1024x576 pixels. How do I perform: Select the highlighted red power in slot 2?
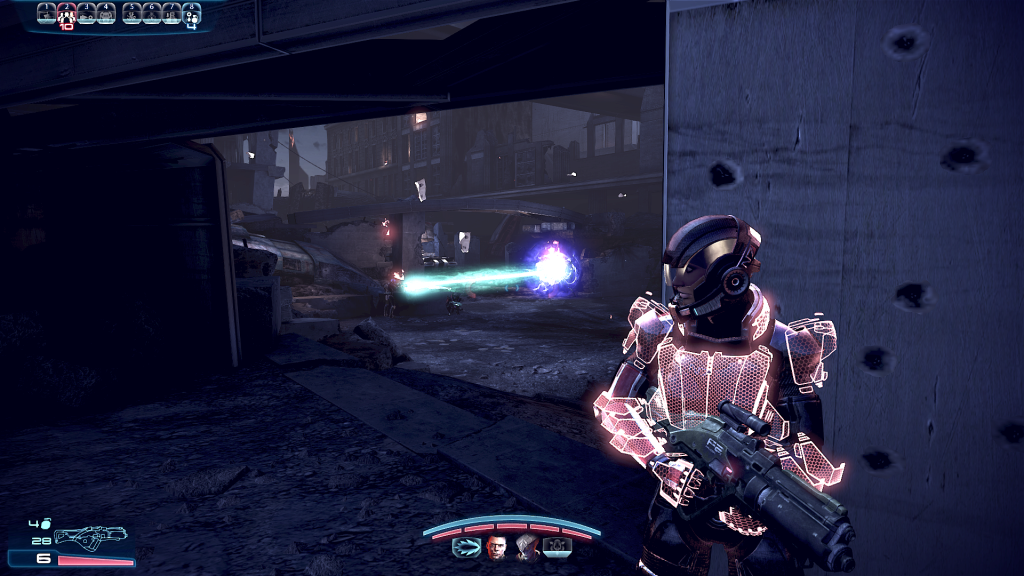(66, 13)
